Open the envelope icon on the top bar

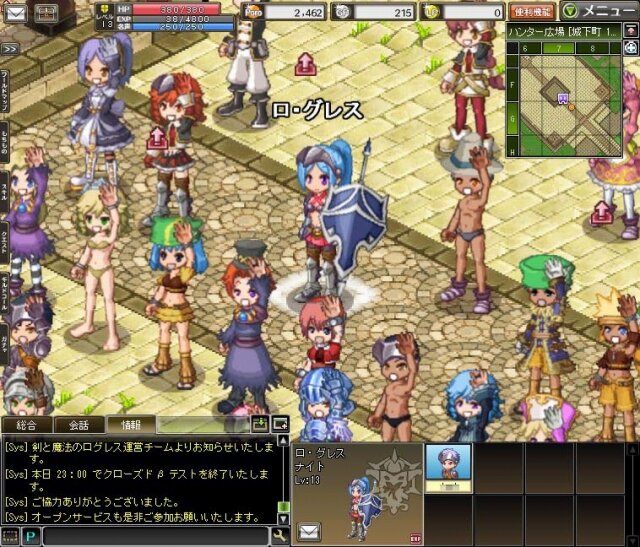point(46,13)
